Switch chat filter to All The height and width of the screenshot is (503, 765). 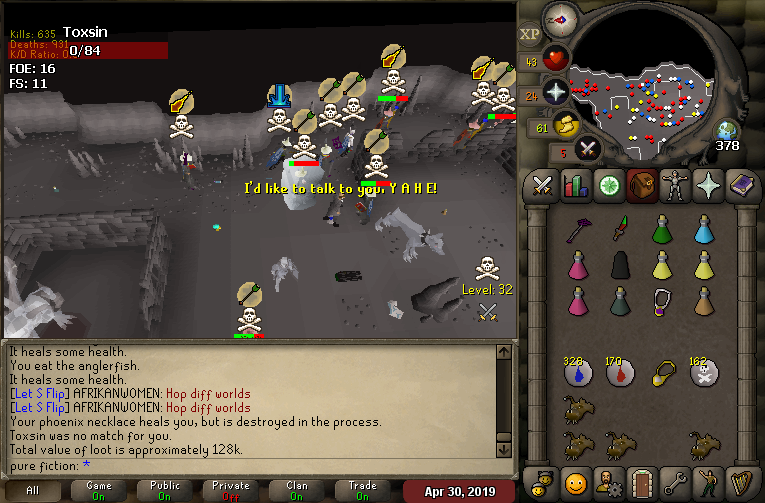tap(33, 491)
